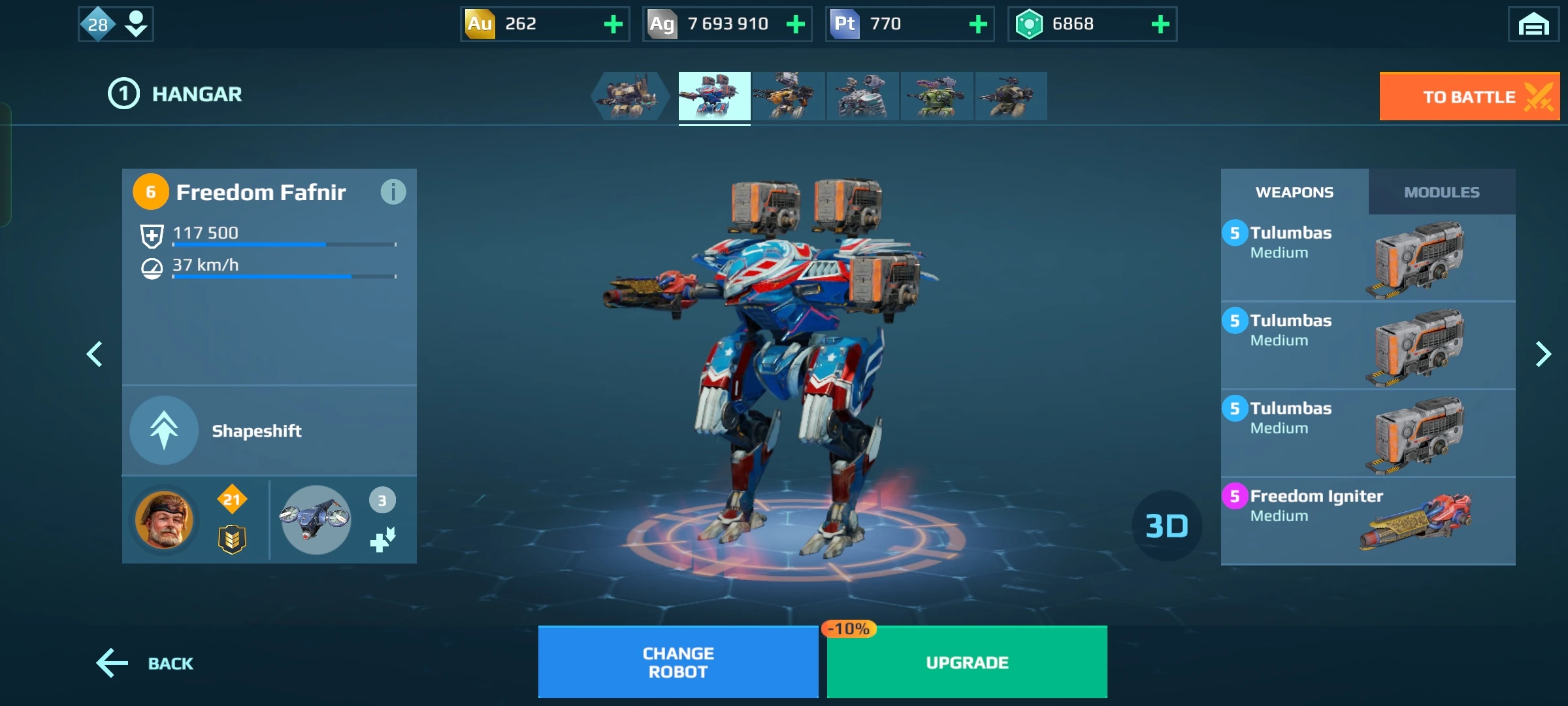Image resolution: width=1568 pixels, height=706 pixels.
Task: Open the hangar home icon top right
Action: pos(1533,24)
